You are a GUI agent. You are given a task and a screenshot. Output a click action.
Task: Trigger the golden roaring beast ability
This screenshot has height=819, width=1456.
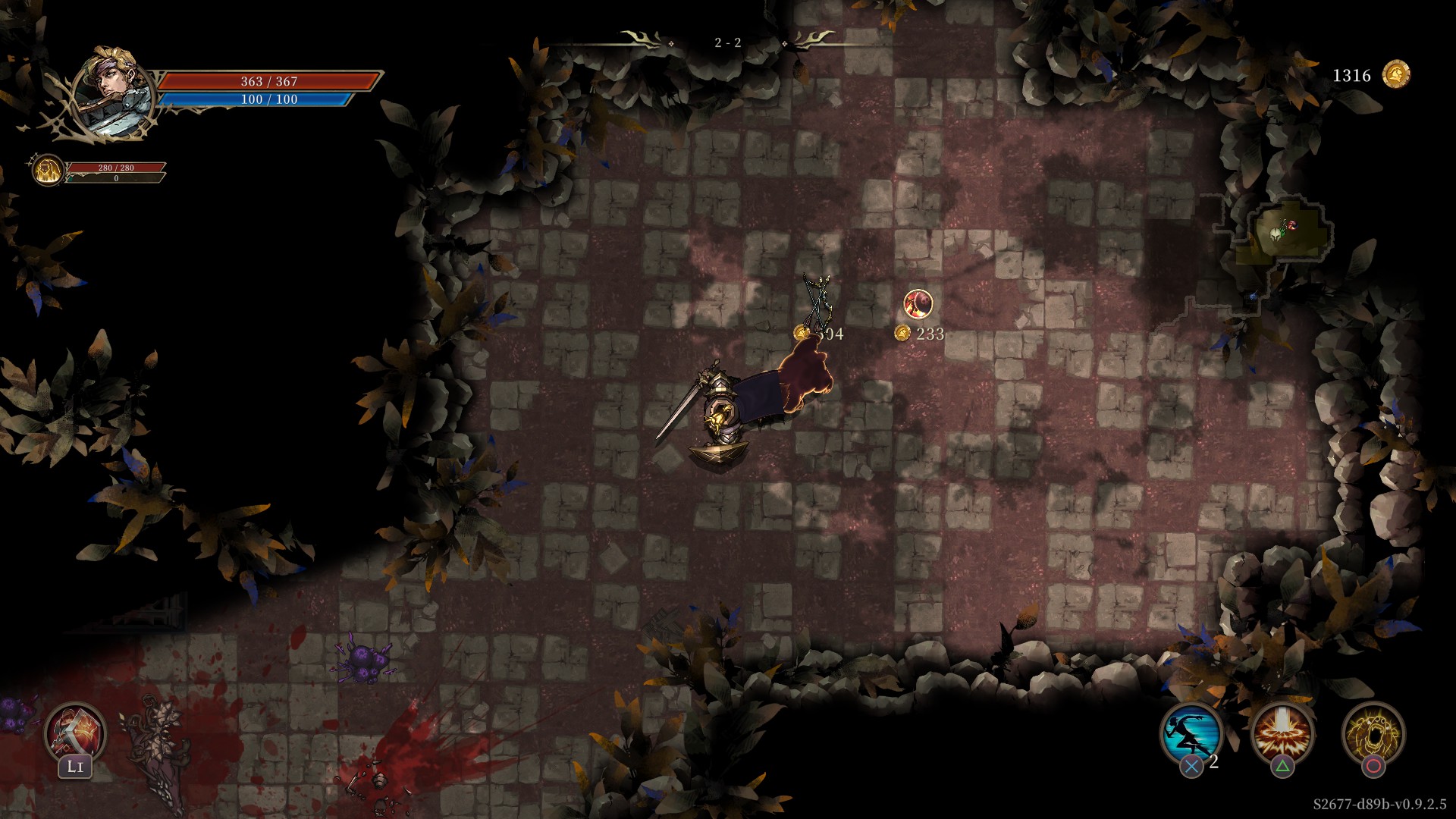coord(1373,733)
